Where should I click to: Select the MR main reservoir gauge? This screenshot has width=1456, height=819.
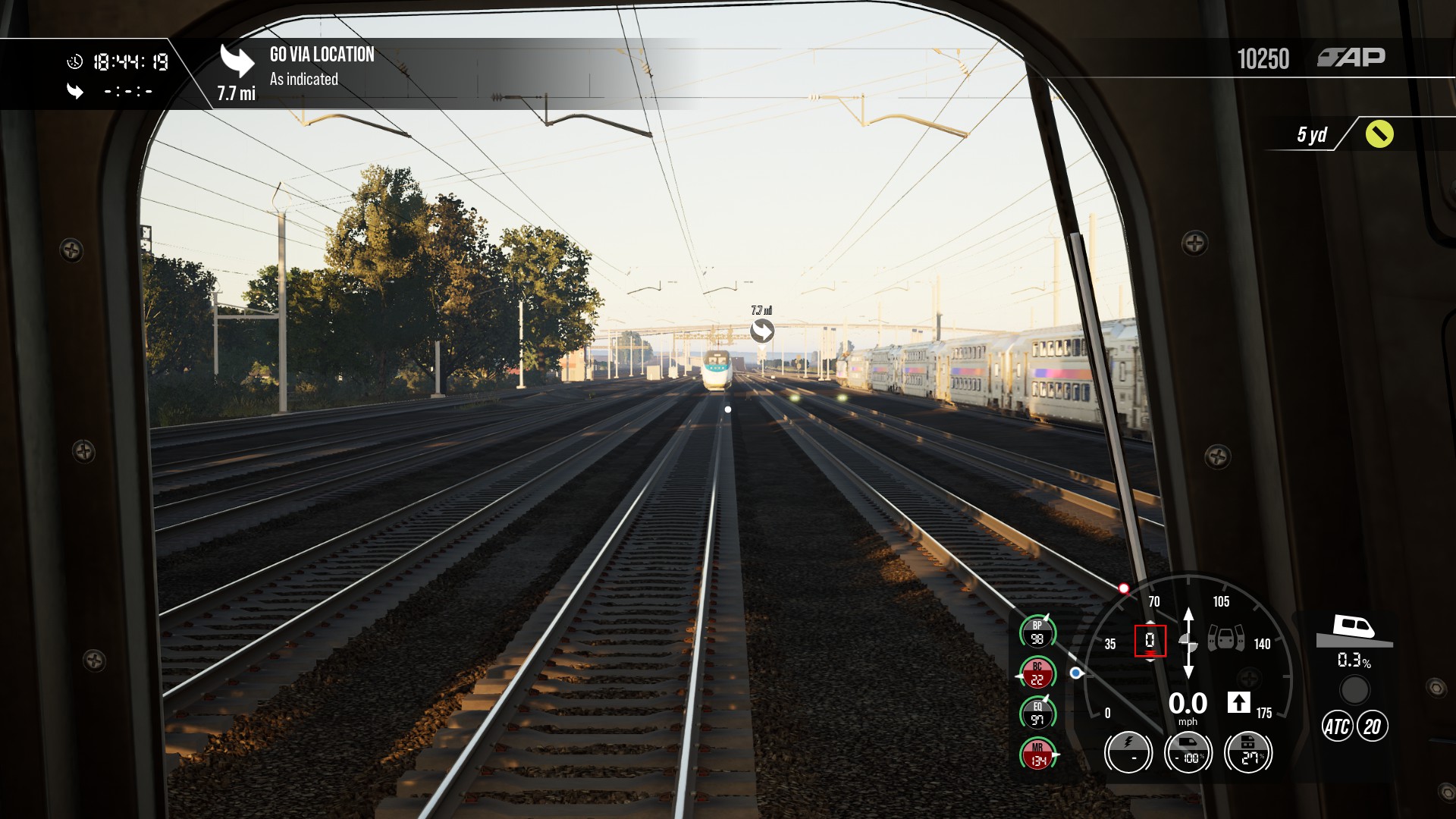point(1037,754)
